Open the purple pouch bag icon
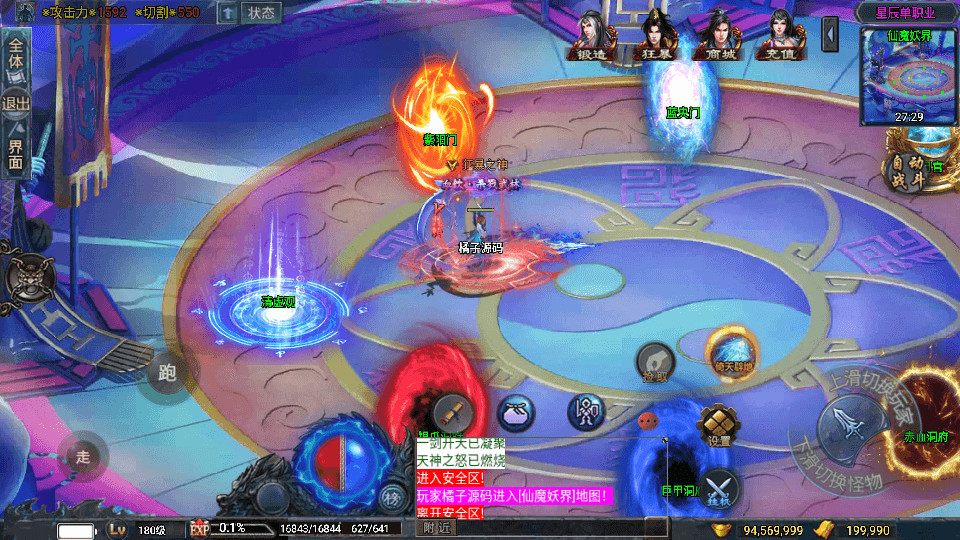The width and height of the screenshot is (960, 540). [516, 412]
